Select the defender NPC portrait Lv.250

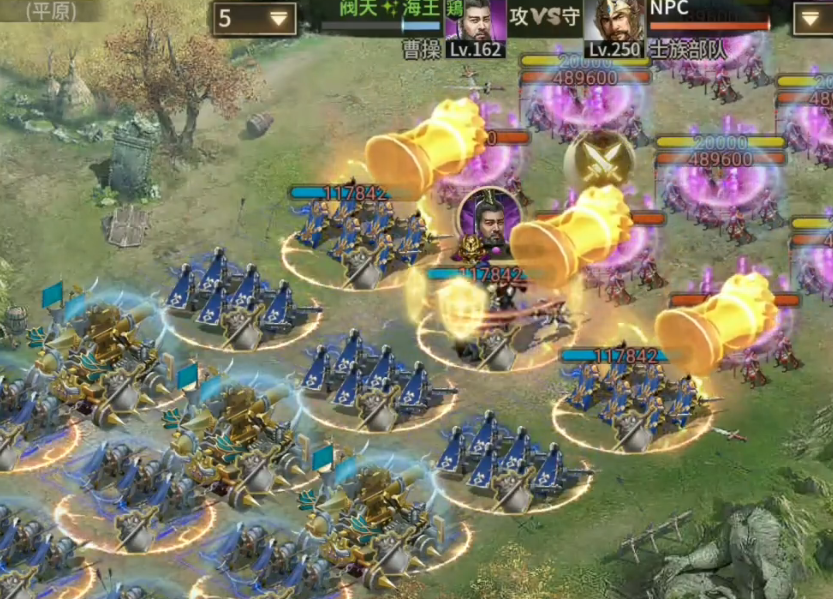614,22
